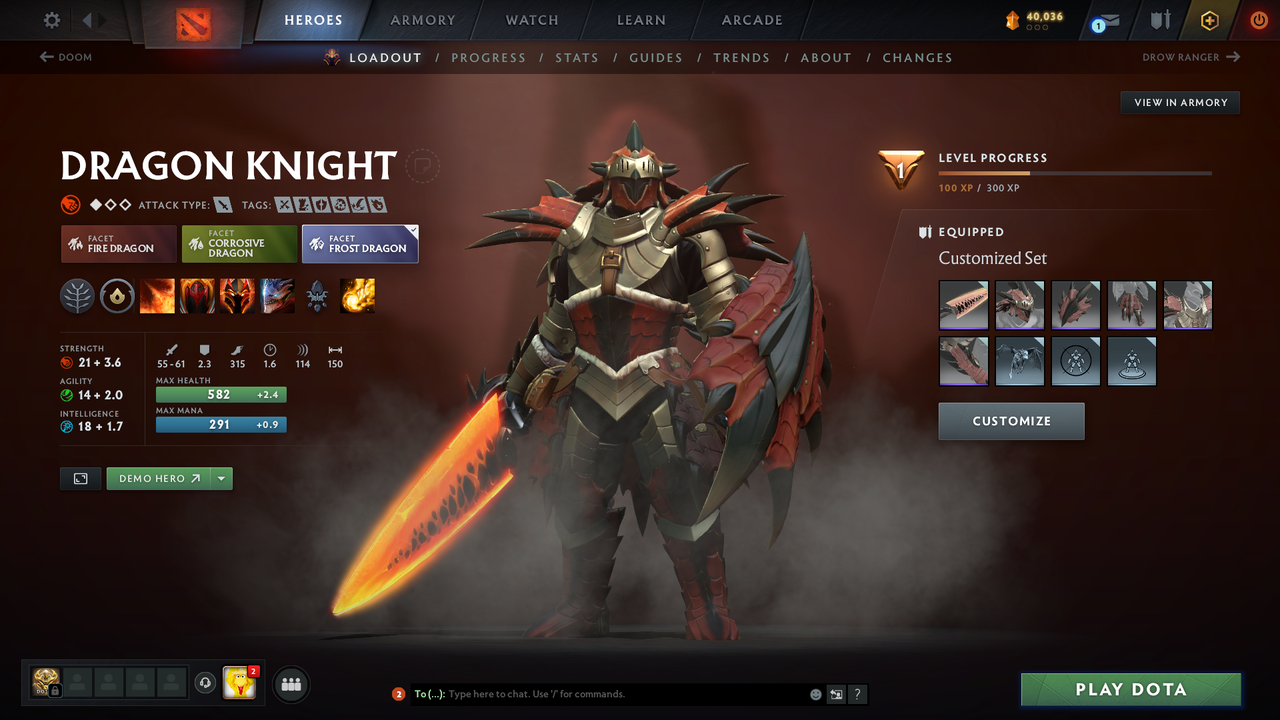Open the party finder groups icon

(x=290, y=684)
